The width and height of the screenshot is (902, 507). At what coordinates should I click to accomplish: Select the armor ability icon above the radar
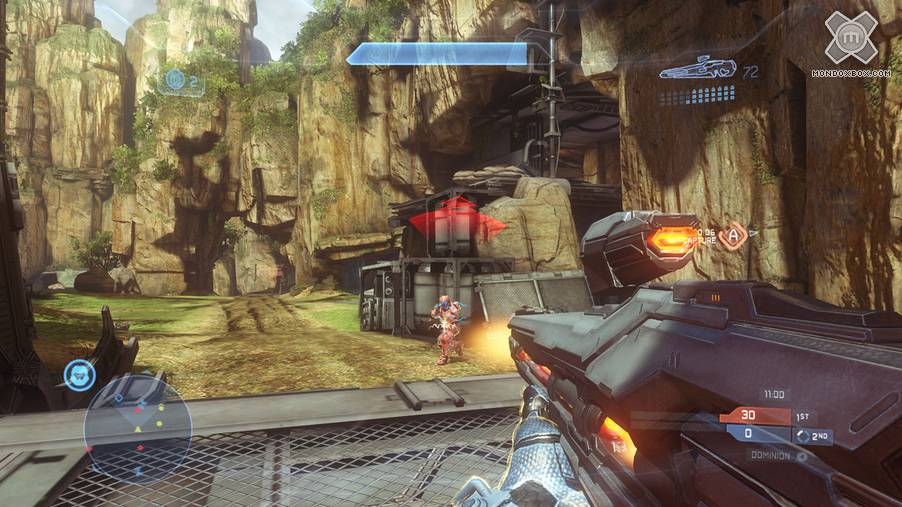click(78, 376)
